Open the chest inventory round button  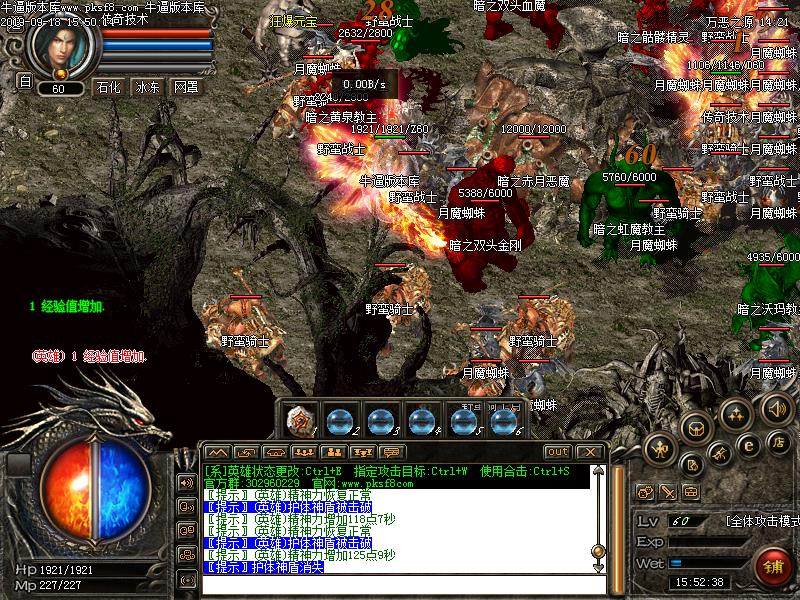coord(694,426)
